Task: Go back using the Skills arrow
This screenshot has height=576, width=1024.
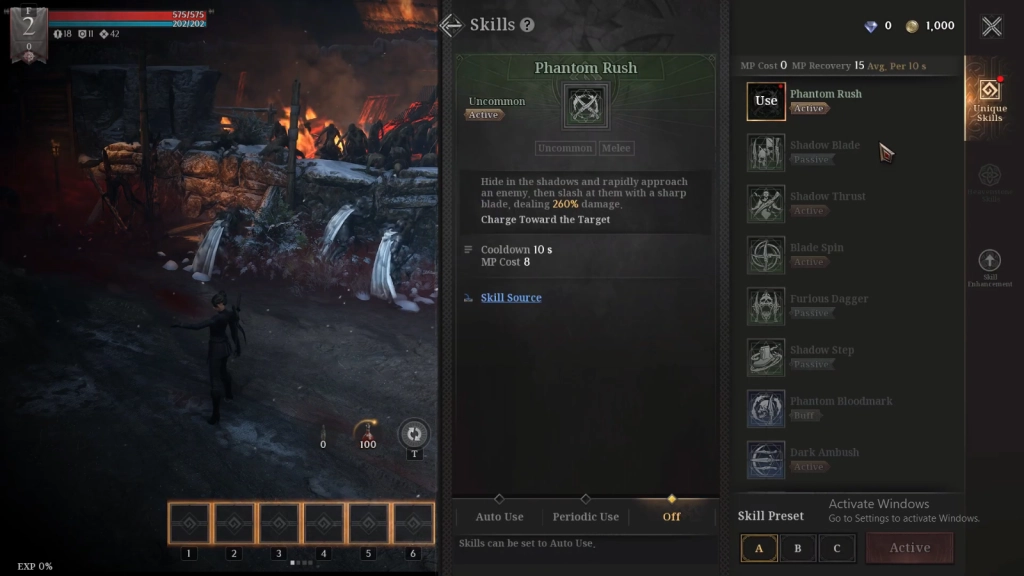Action: click(451, 25)
